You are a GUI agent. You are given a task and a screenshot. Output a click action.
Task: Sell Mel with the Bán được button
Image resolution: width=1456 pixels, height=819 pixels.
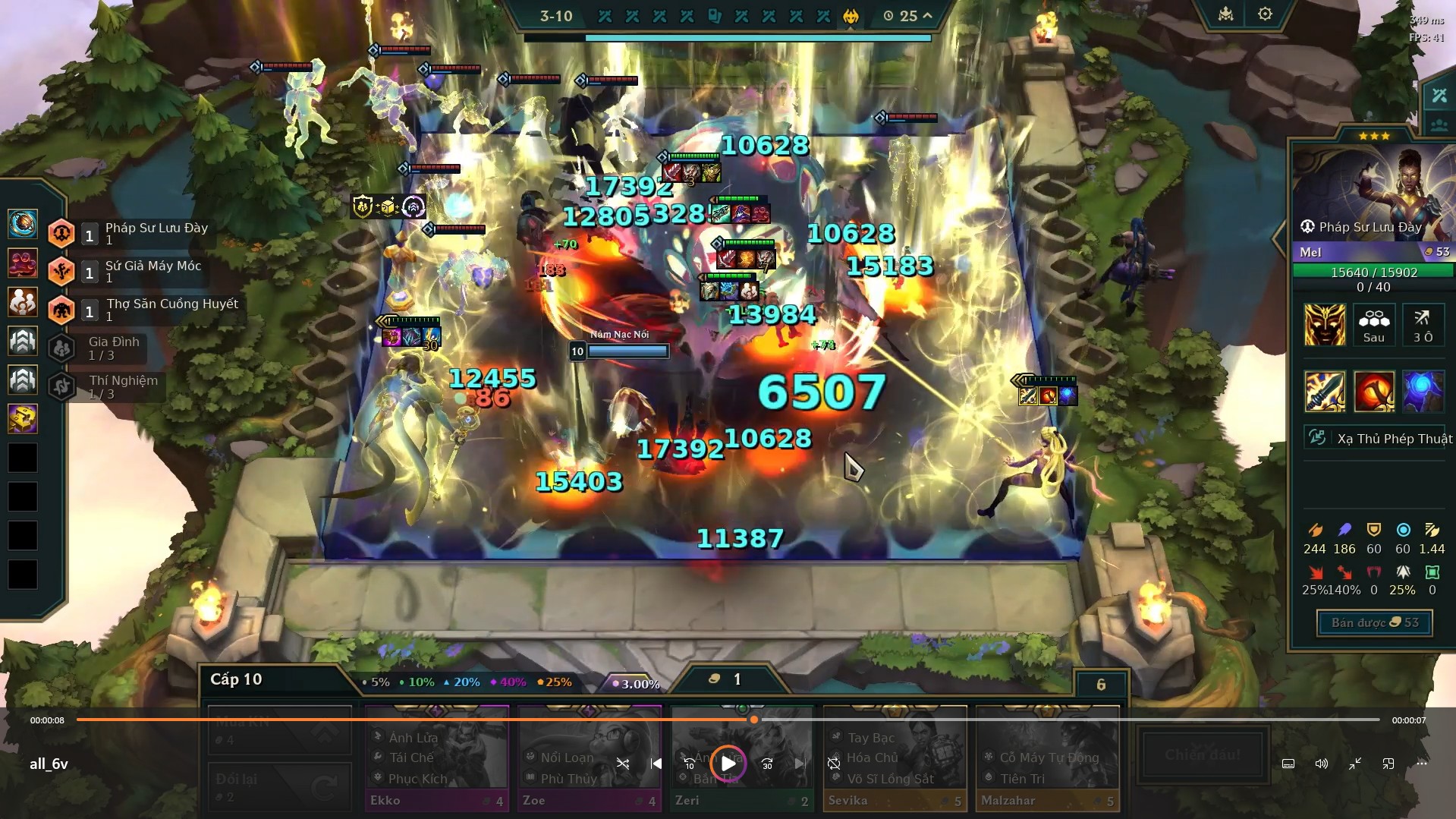[1374, 622]
